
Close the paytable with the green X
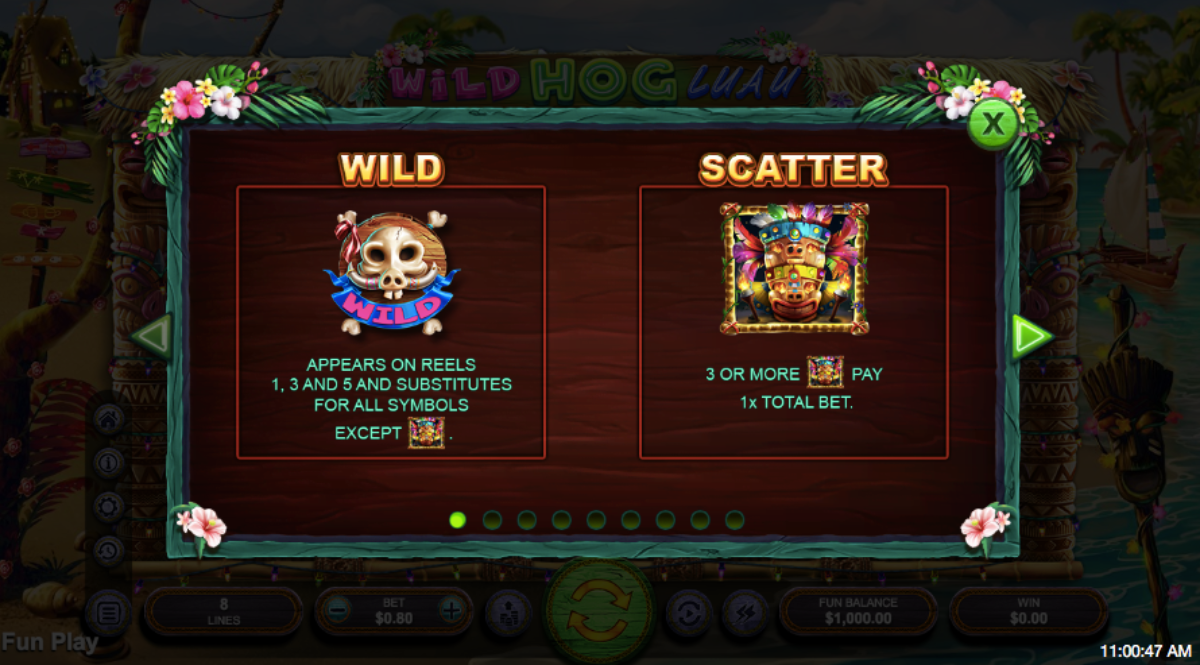pos(992,124)
